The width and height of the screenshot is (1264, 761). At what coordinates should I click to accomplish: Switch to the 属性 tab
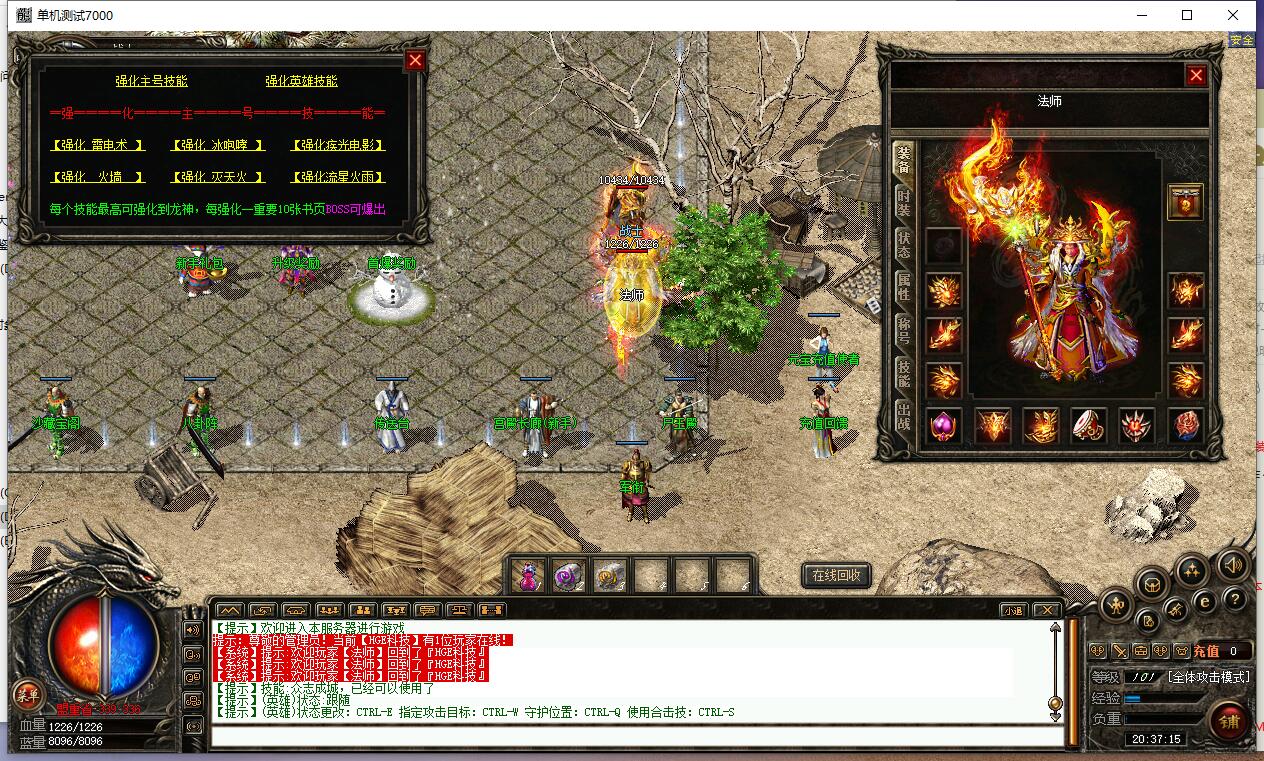(x=904, y=287)
